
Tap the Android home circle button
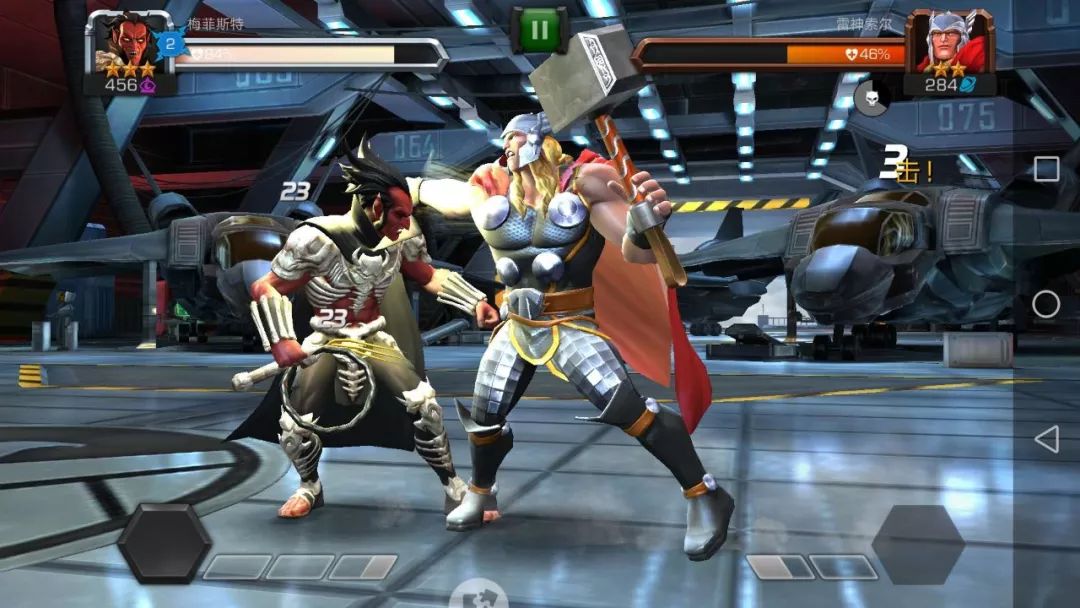tap(1046, 304)
